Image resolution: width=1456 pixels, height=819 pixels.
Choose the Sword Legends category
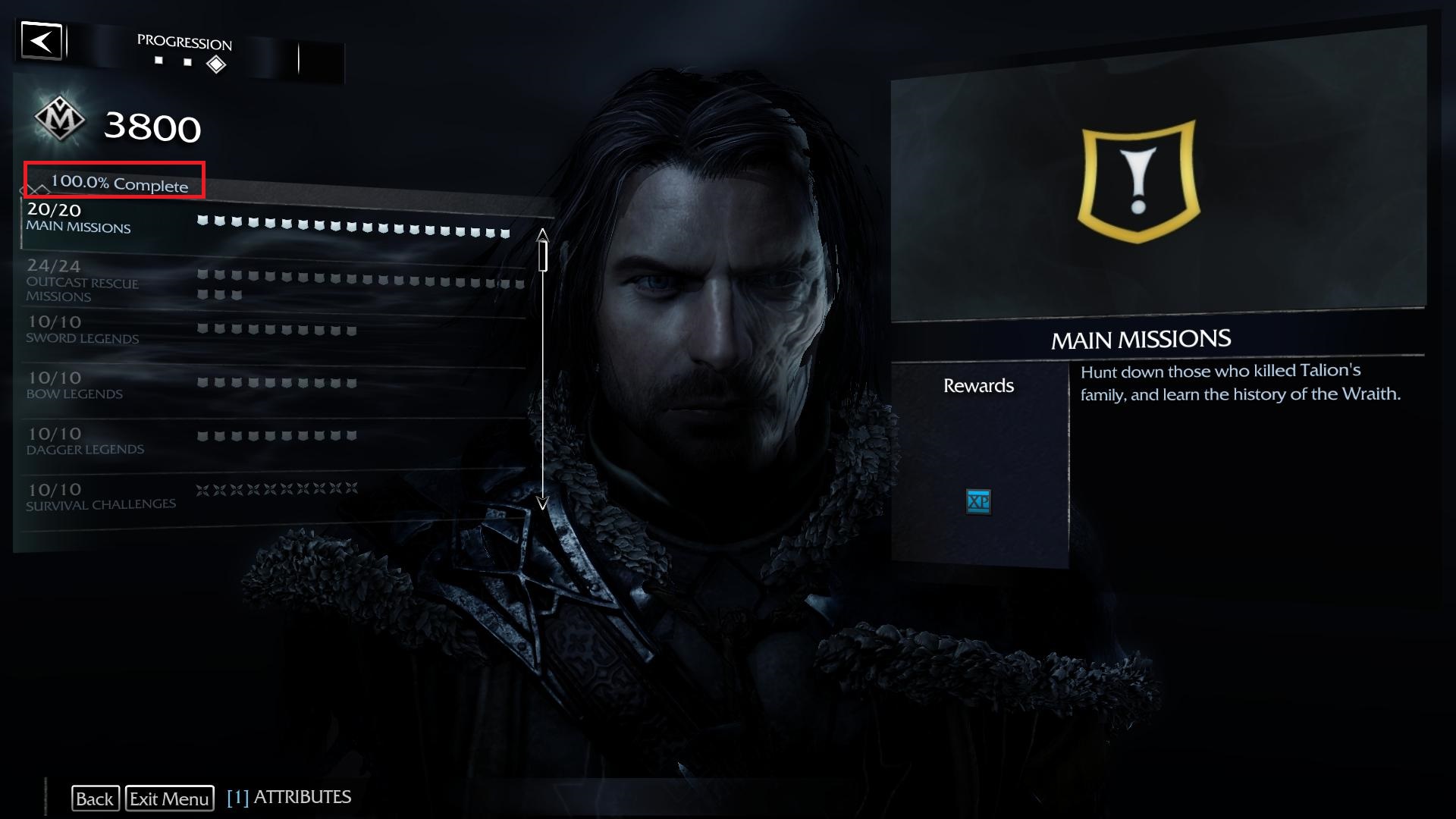83,330
